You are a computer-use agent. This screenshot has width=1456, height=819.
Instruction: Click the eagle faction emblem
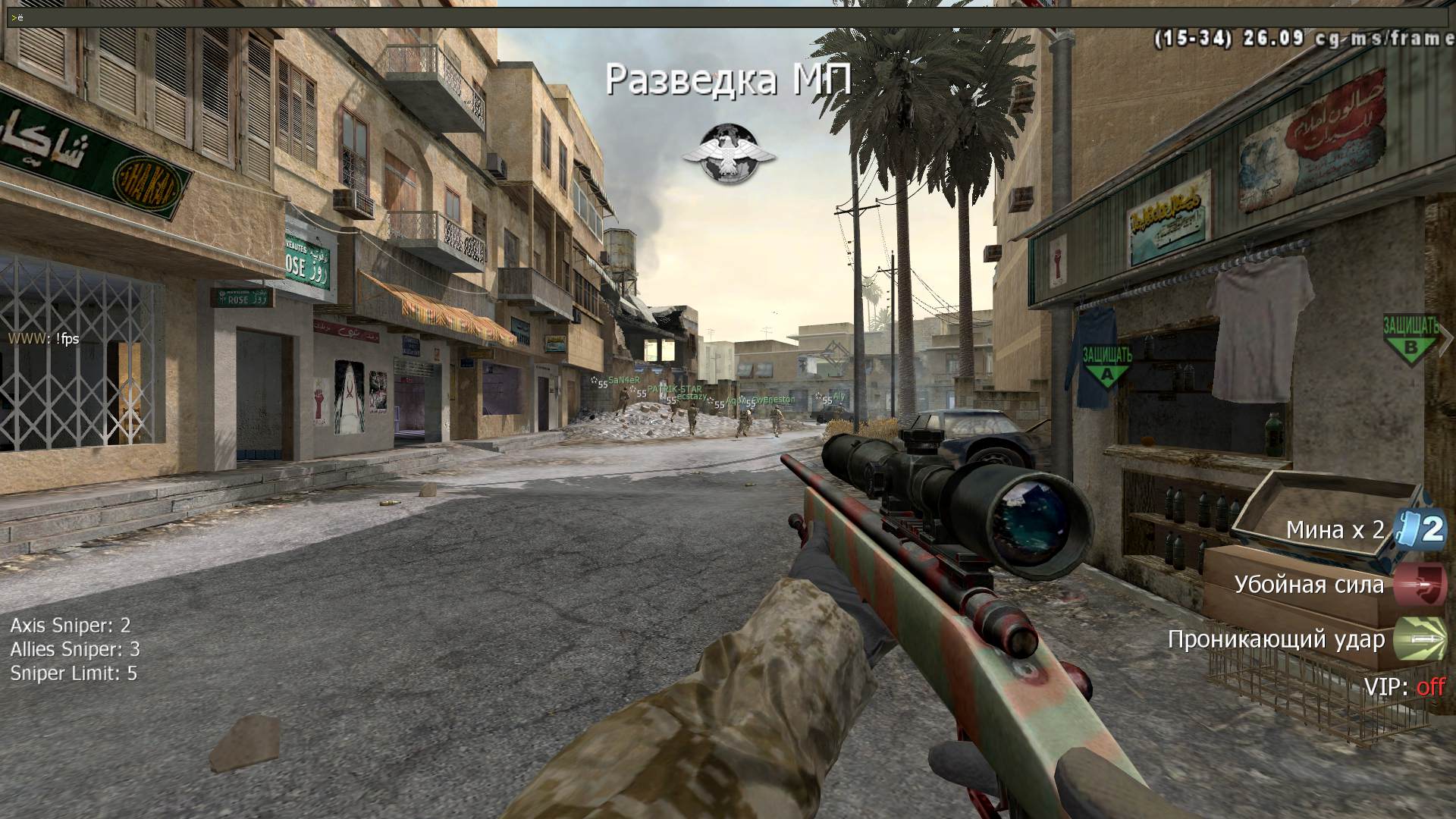tap(729, 155)
